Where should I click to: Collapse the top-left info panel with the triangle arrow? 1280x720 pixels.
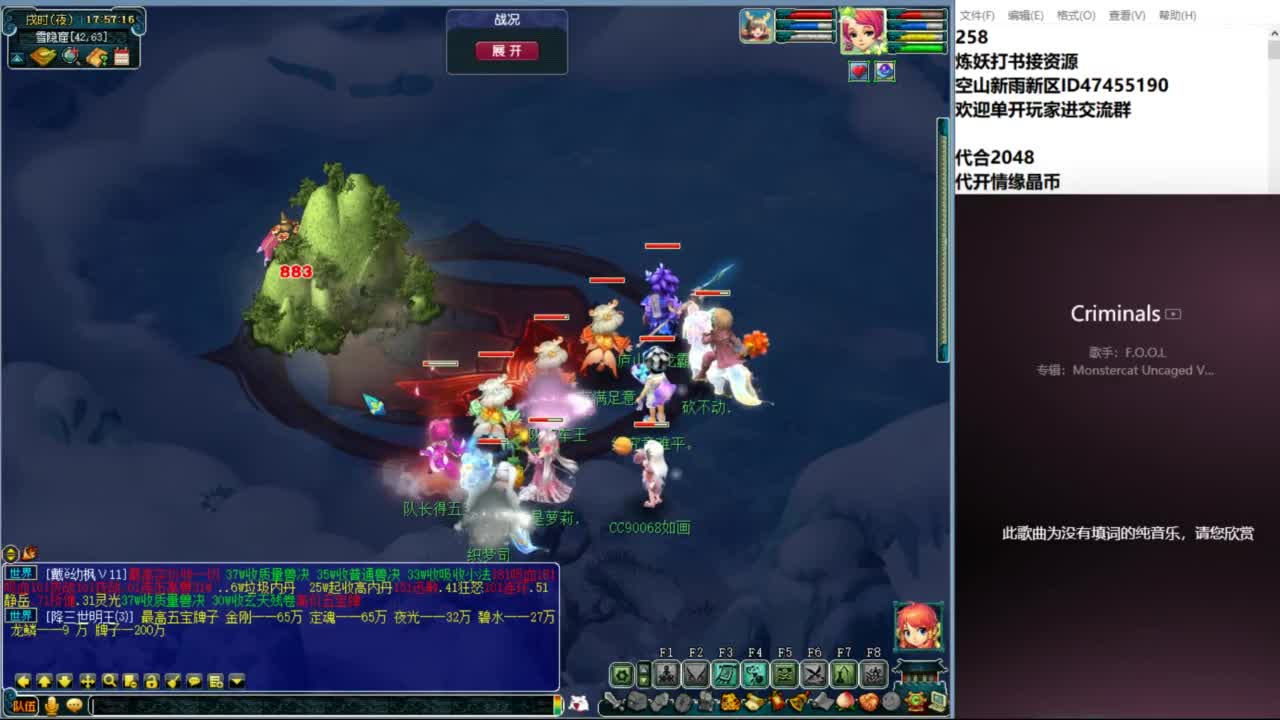[18, 57]
